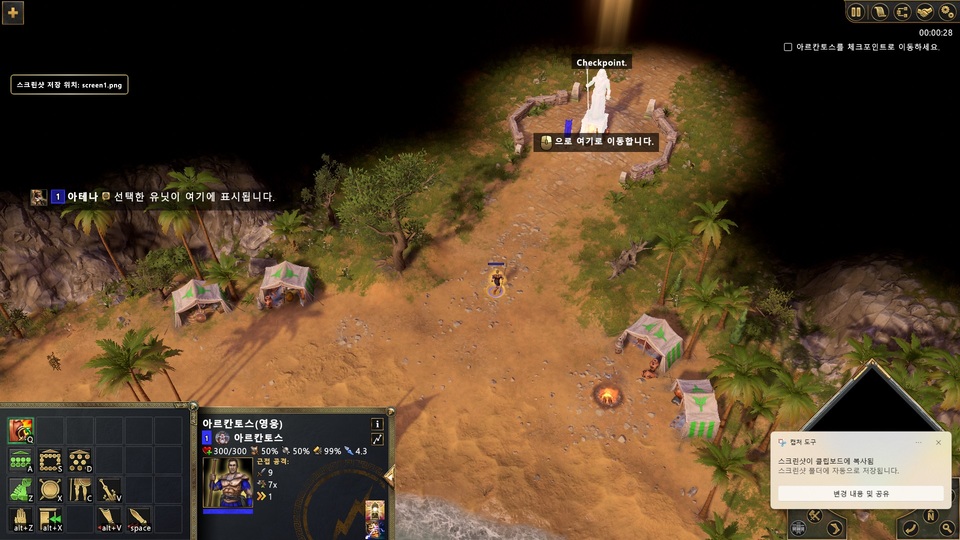
Task: Open the gear settings menu
Action: [x=946, y=12]
